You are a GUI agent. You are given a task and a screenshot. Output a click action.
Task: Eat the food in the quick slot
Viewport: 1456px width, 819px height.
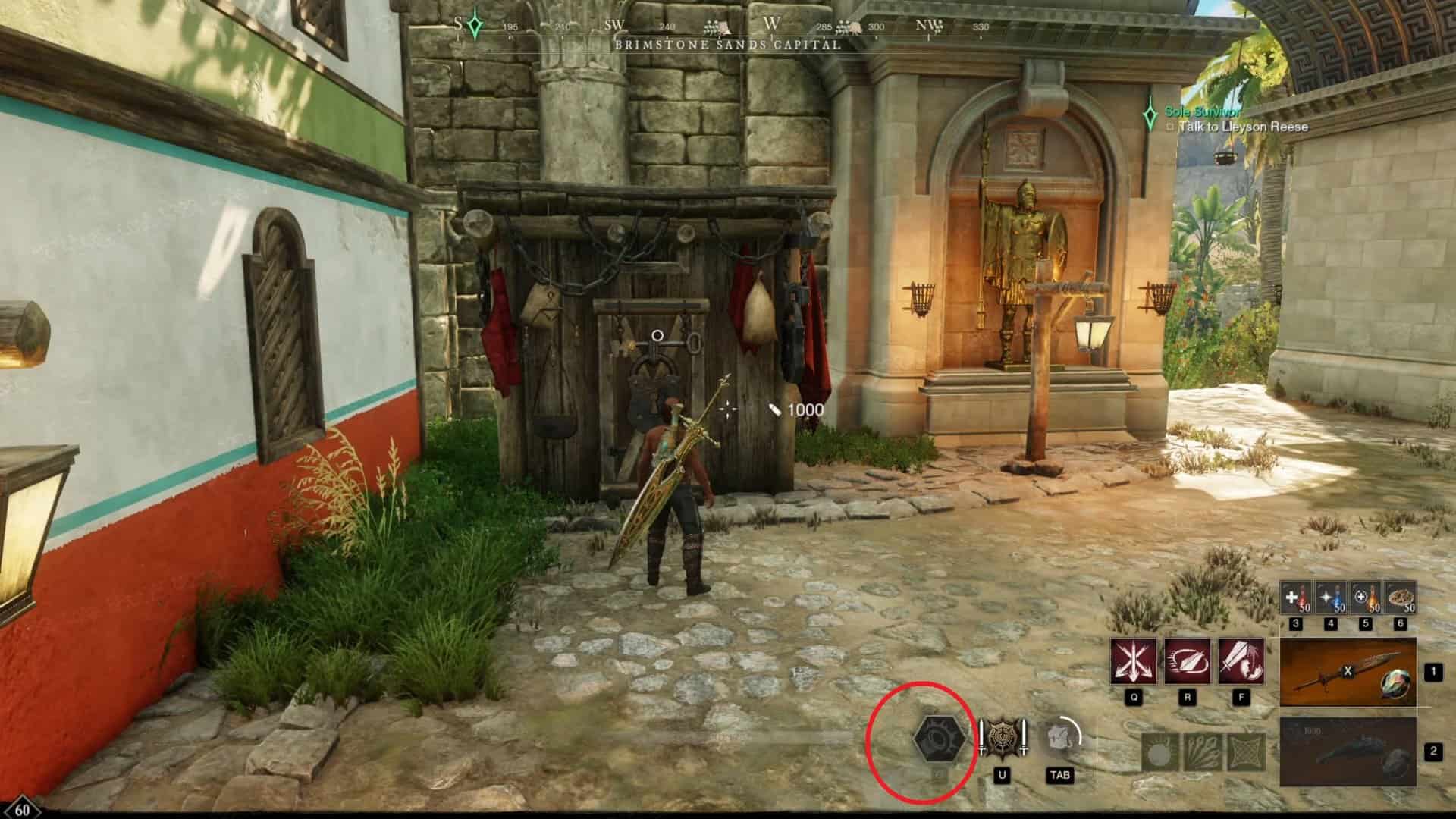[1400, 598]
